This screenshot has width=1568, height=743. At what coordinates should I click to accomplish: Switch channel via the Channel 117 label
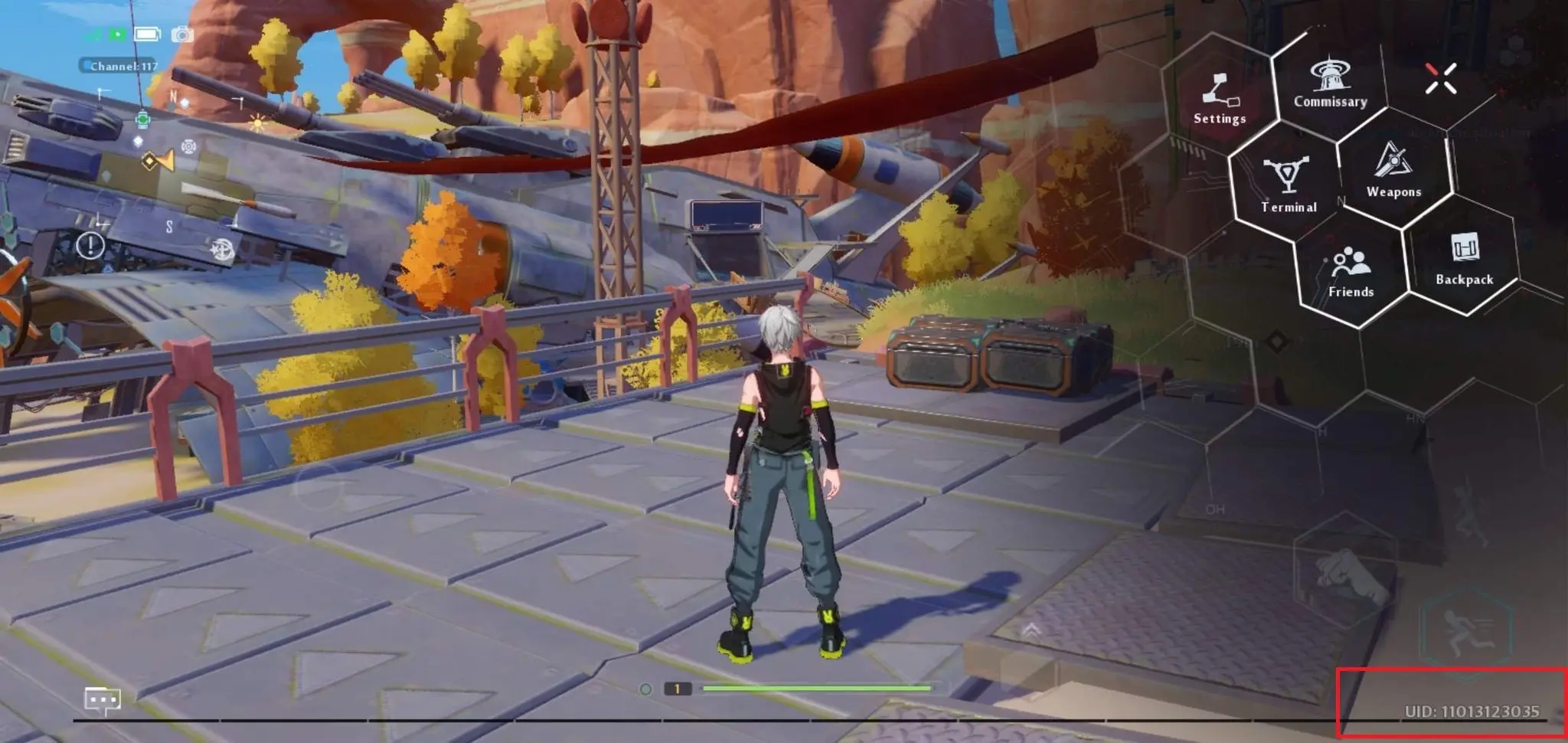[119, 66]
